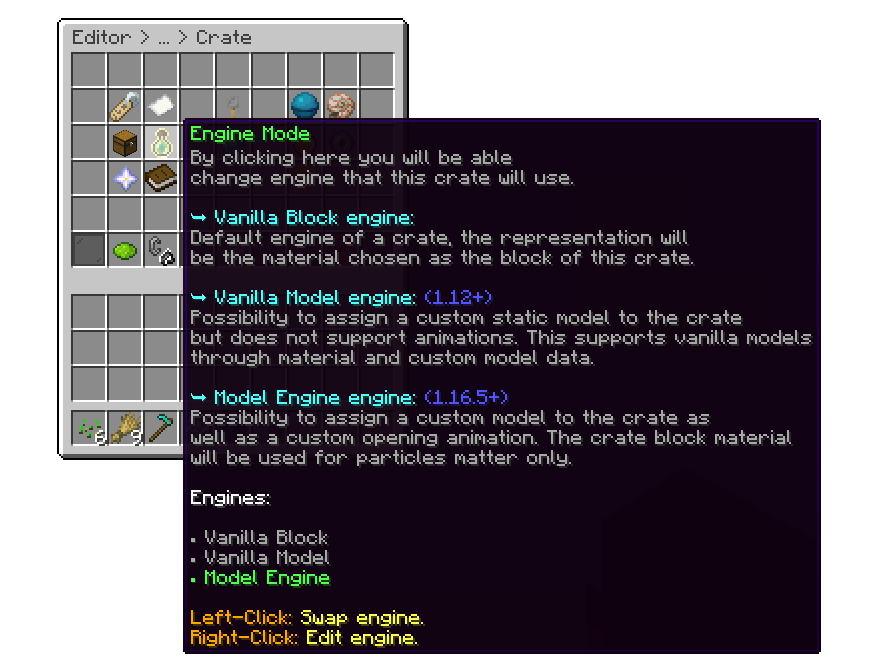869x670 pixels.
Task: Open the brown book item
Action: (x=161, y=178)
